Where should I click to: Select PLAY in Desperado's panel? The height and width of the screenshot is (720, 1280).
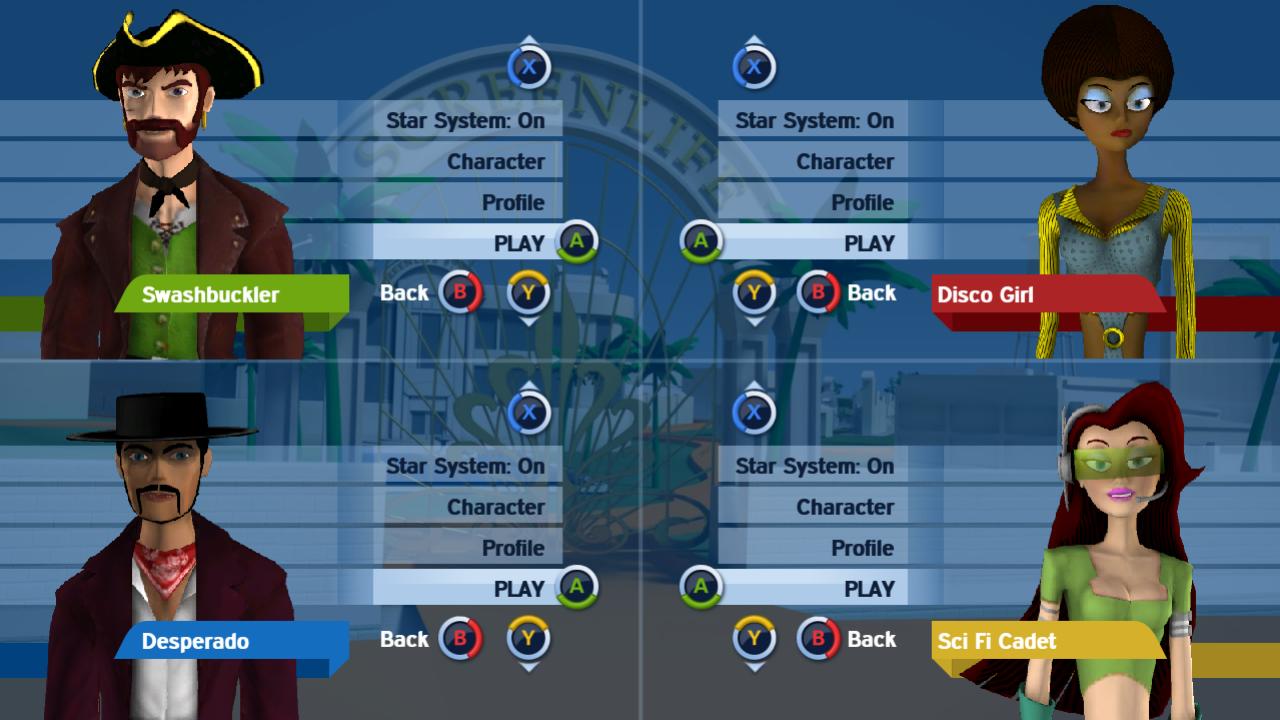518,589
